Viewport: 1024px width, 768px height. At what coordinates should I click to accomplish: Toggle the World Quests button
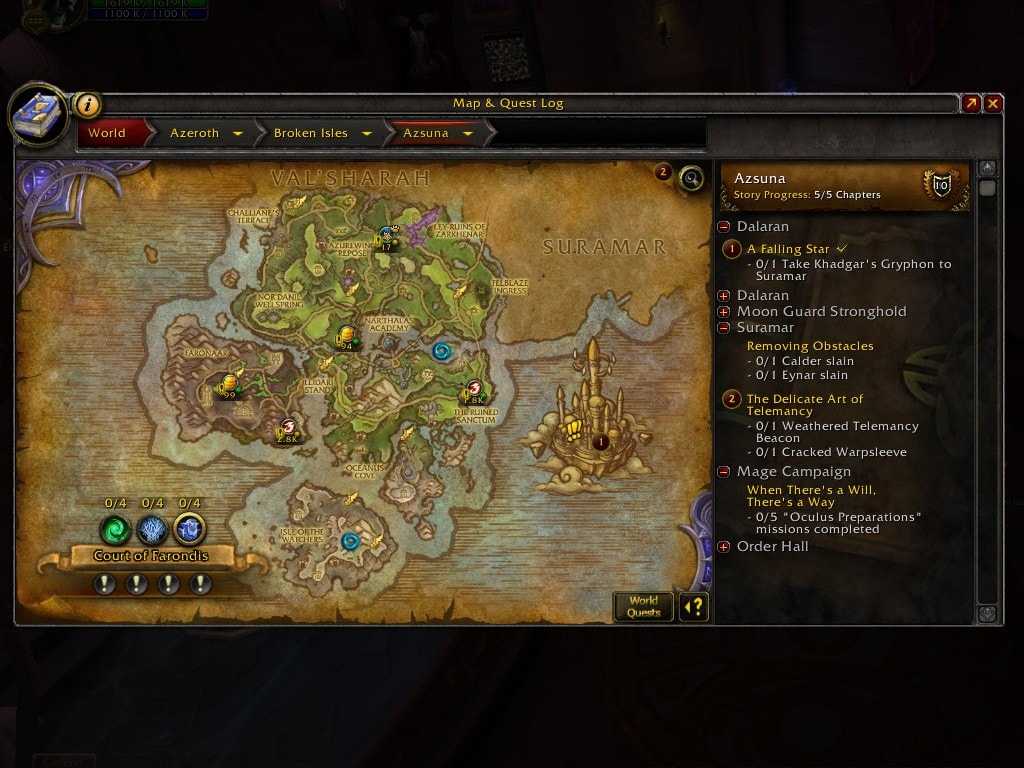point(643,606)
